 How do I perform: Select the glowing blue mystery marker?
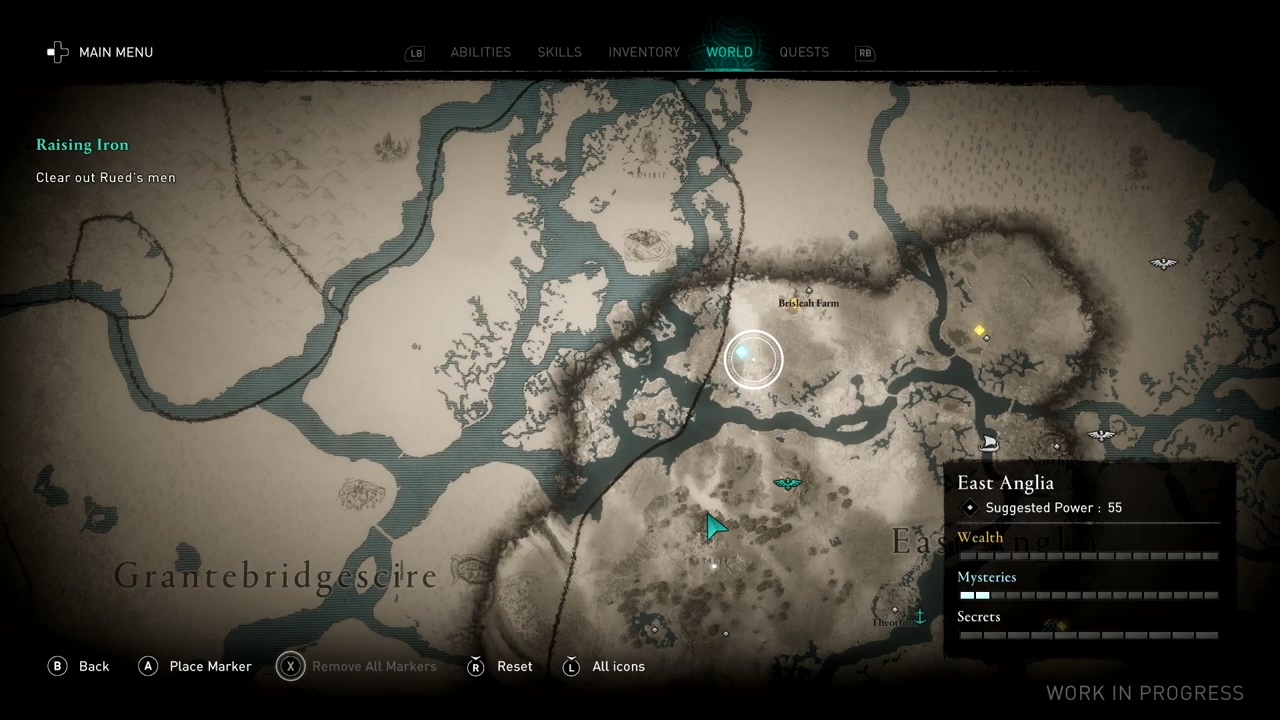coord(742,352)
